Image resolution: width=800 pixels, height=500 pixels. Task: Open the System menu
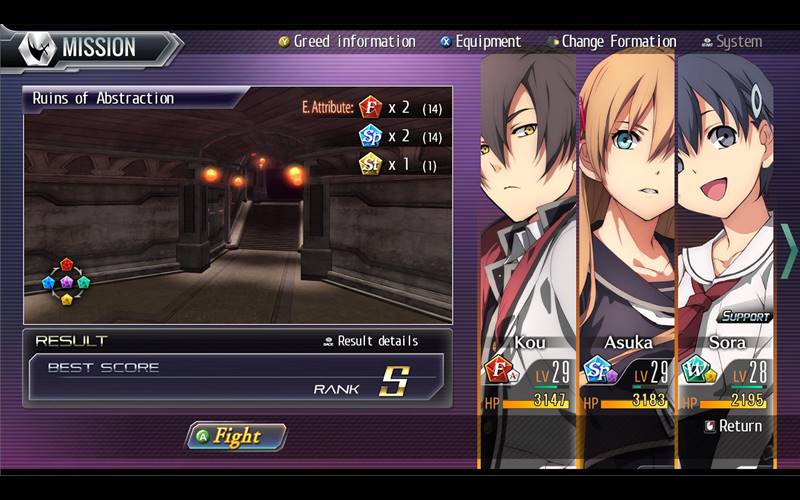point(731,42)
